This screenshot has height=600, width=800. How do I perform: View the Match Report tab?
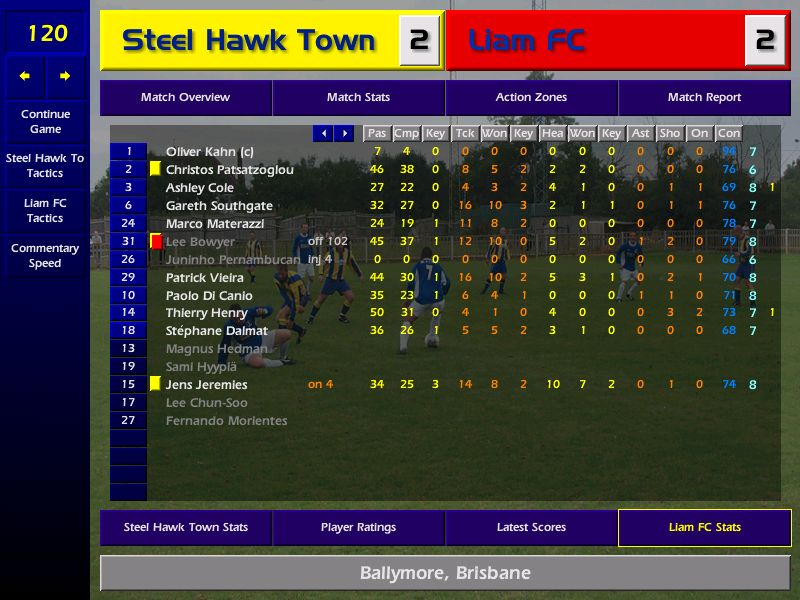pos(704,98)
